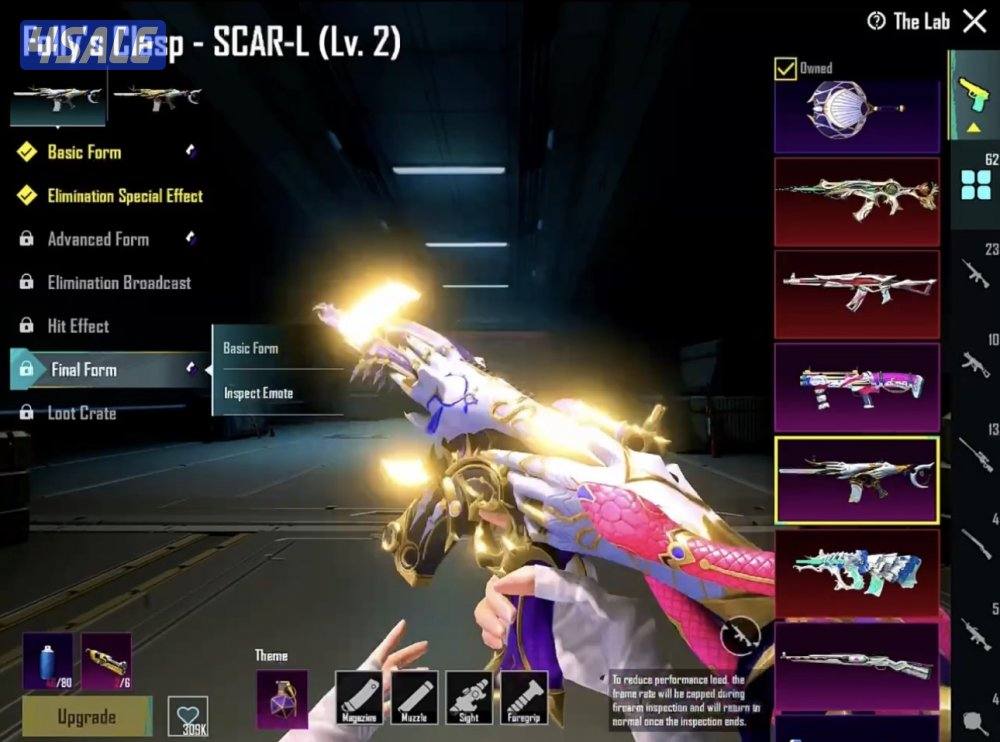This screenshot has width=1000, height=742.
Task: Select the Theme grenade icon
Action: pos(282,697)
